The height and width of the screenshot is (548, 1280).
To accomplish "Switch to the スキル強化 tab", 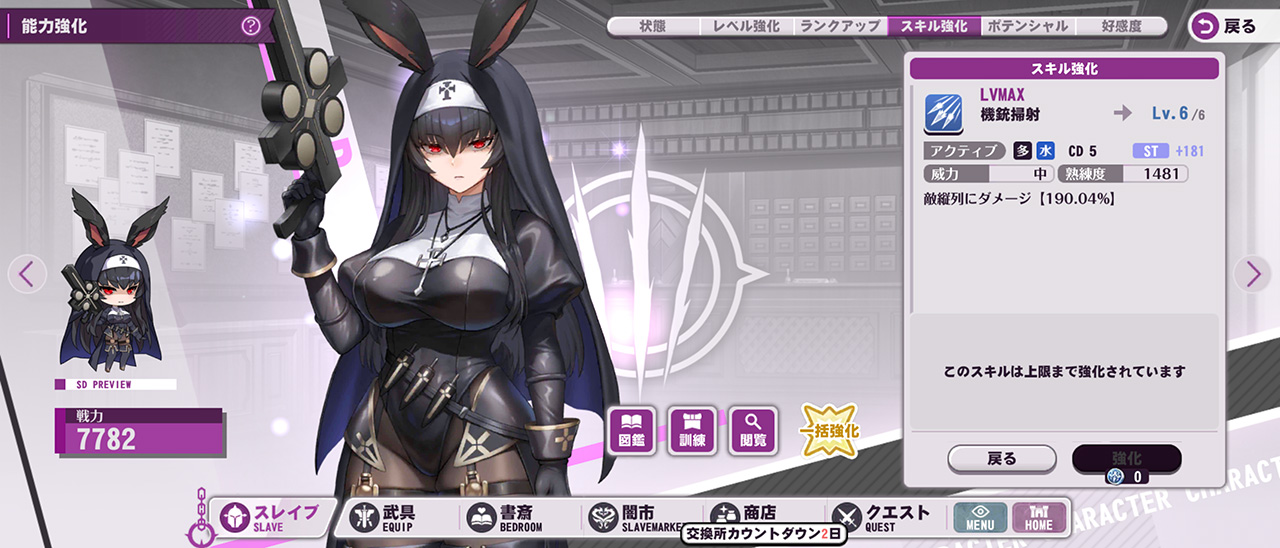I will 934,27.
